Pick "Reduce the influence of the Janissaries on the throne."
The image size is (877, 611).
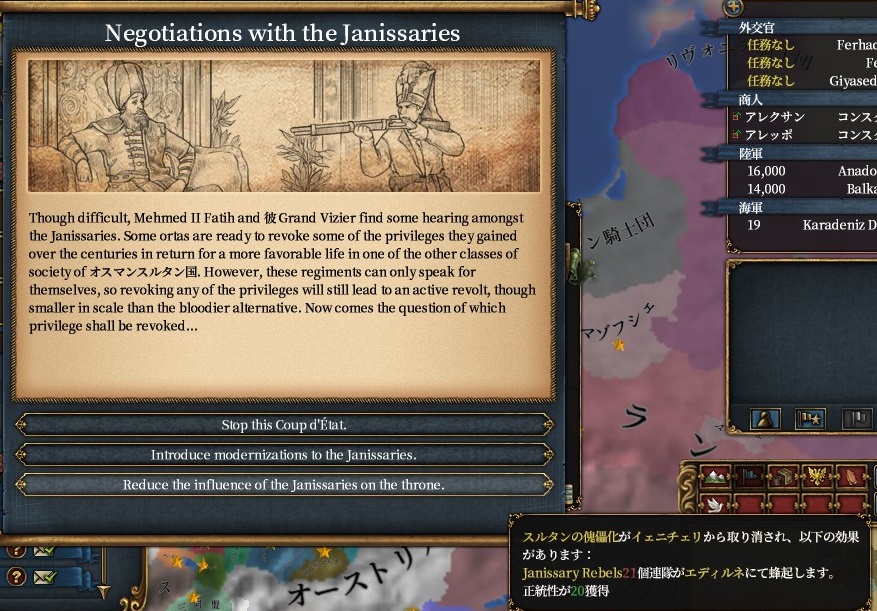284,485
